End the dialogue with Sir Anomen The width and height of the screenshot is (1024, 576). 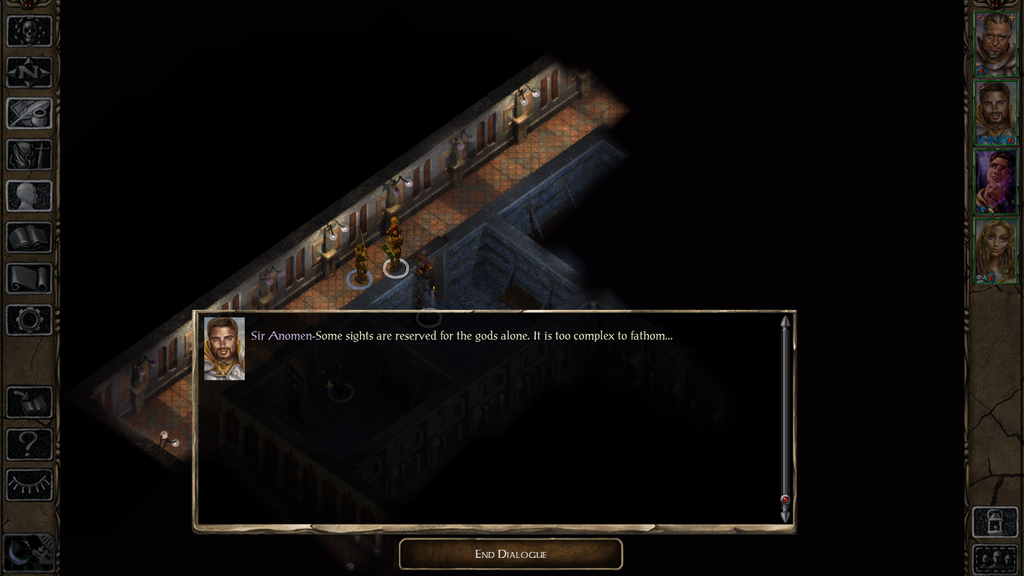(x=510, y=554)
